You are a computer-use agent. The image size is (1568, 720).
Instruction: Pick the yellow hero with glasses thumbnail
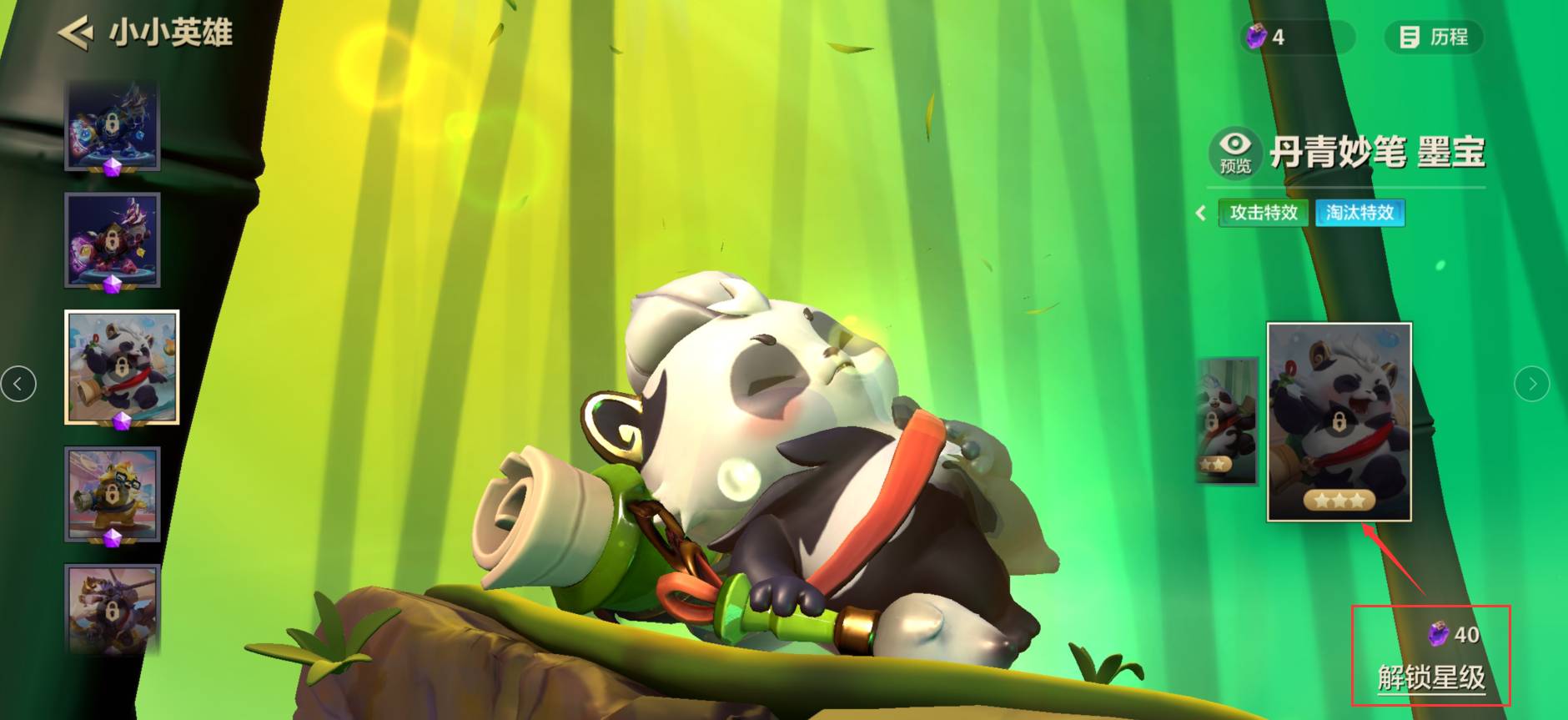point(113,494)
